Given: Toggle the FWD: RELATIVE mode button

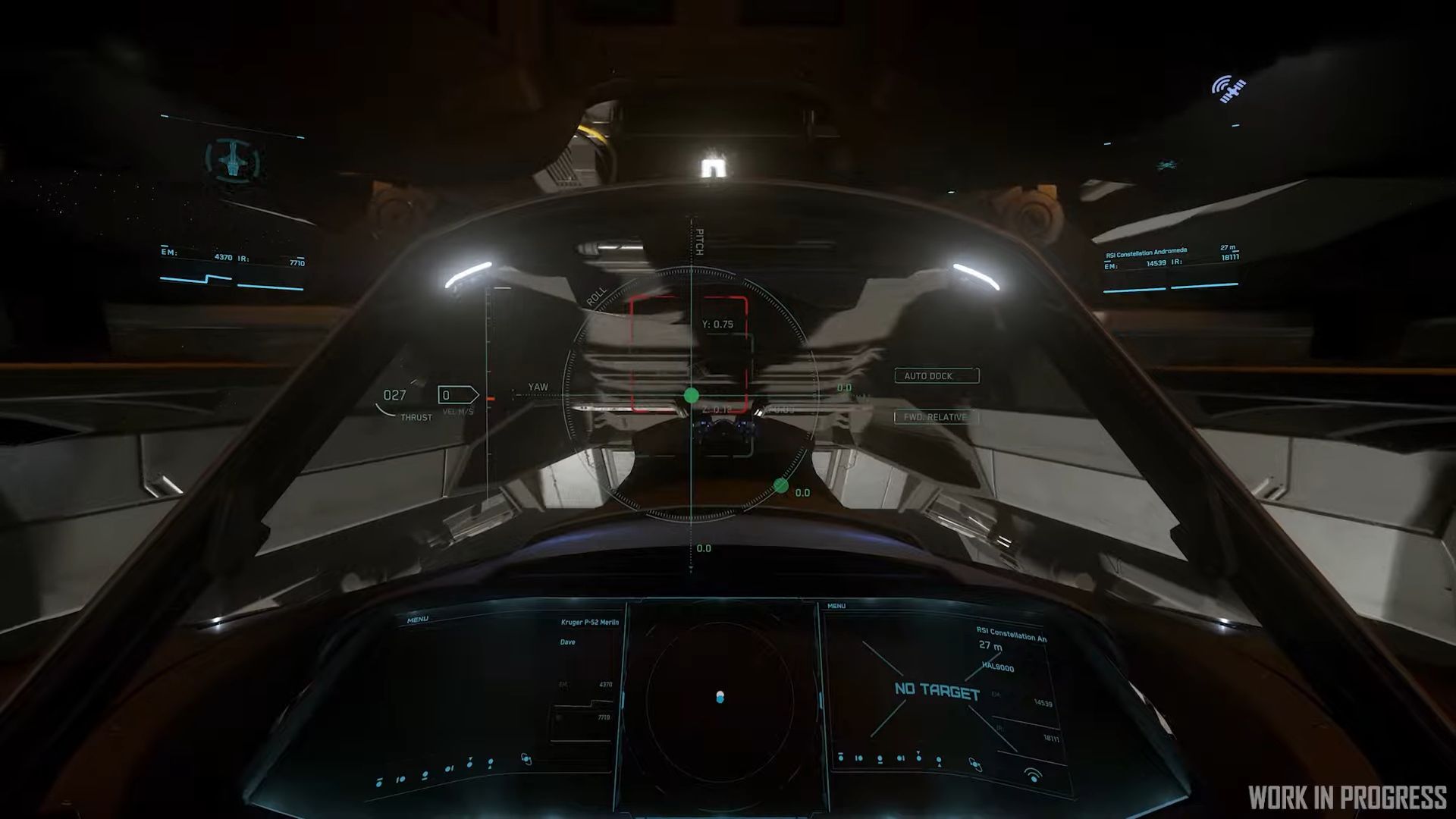Looking at the screenshot, I should 937,417.
